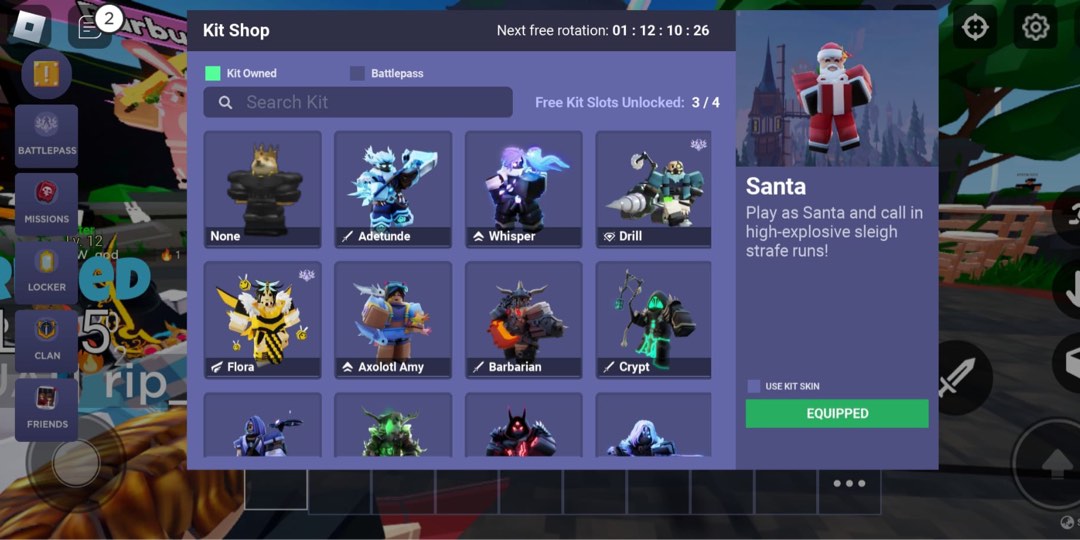The image size is (1080, 540).
Task: Pick the Drill kit tile
Action: [654, 189]
